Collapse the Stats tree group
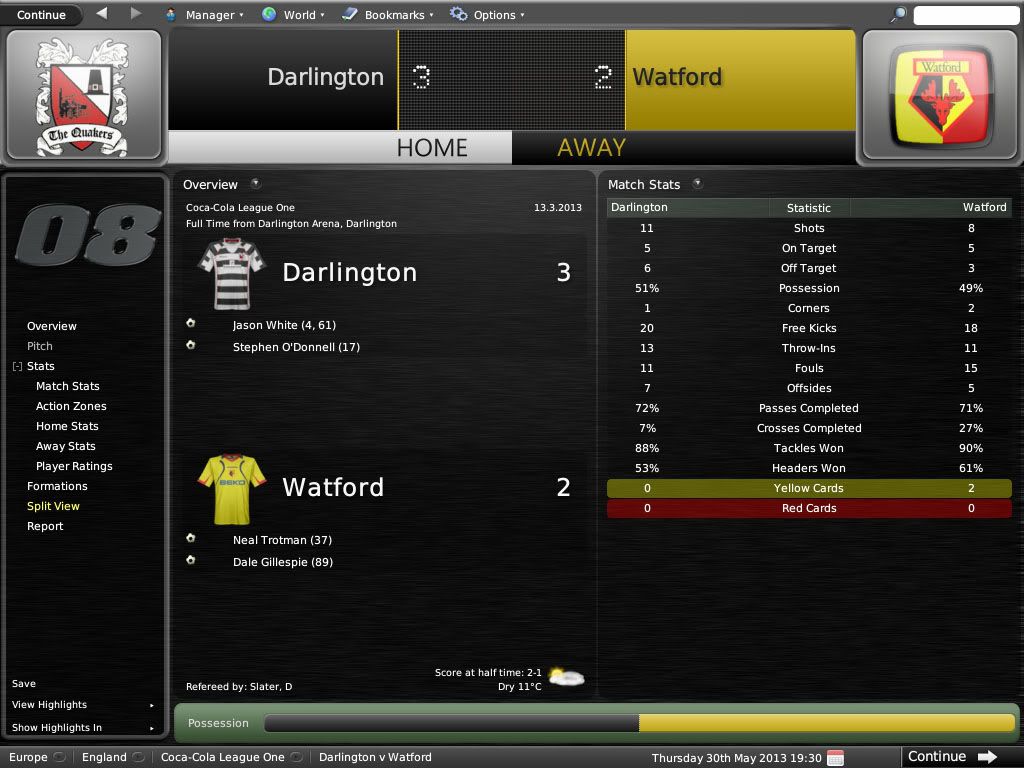 17,367
